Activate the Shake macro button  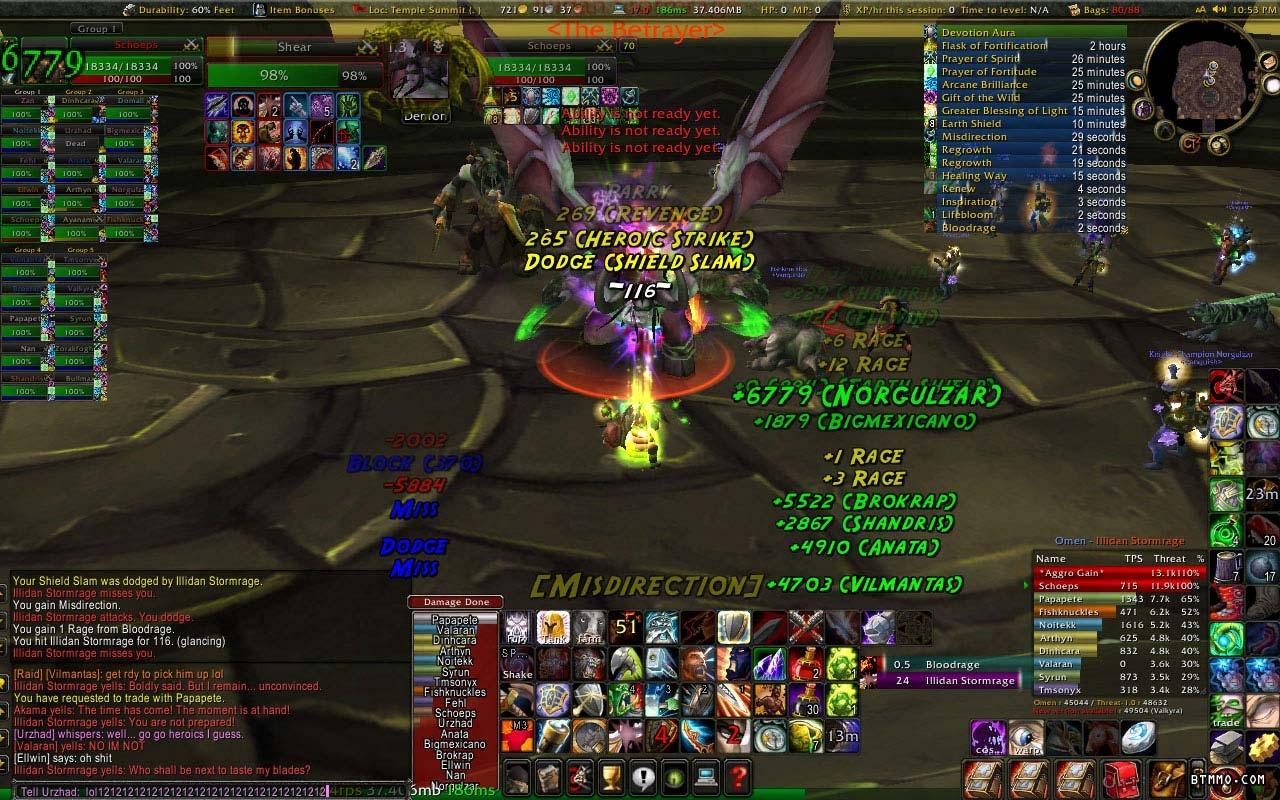[x=518, y=664]
